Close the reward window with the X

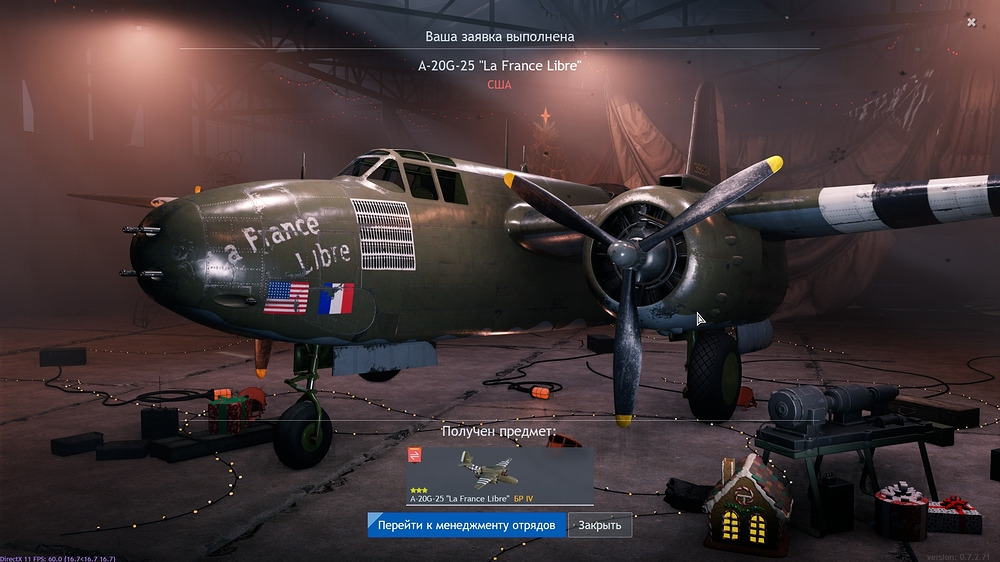(x=971, y=22)
